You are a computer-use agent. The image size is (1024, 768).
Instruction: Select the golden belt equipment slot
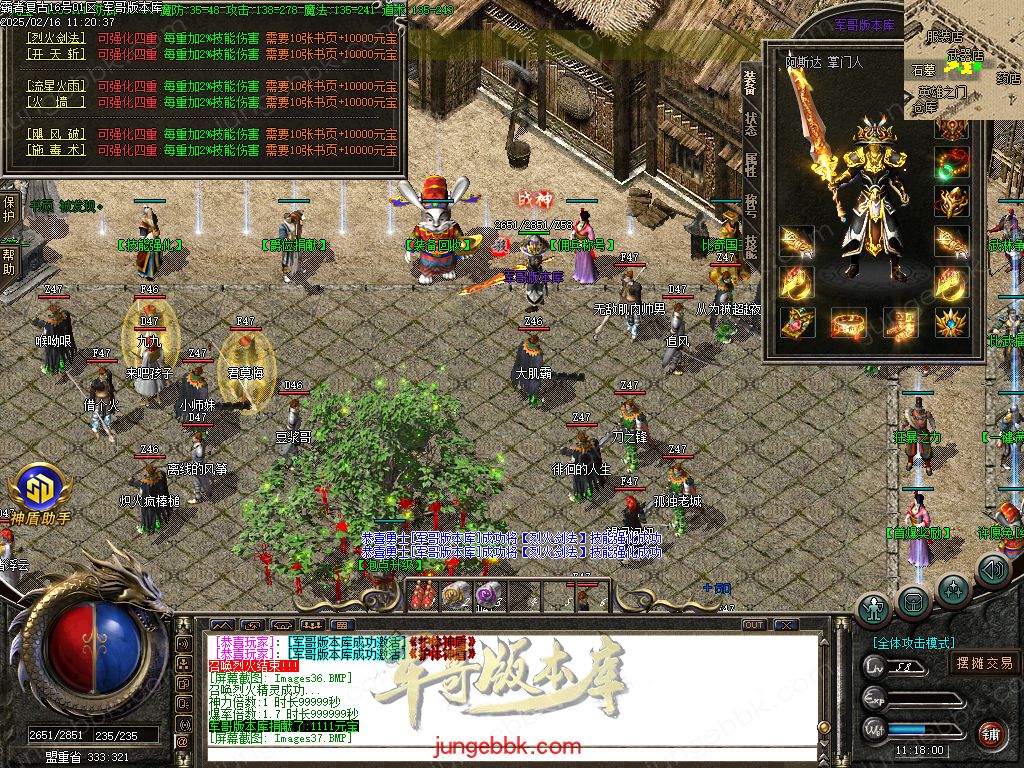(x=848, y=322)
